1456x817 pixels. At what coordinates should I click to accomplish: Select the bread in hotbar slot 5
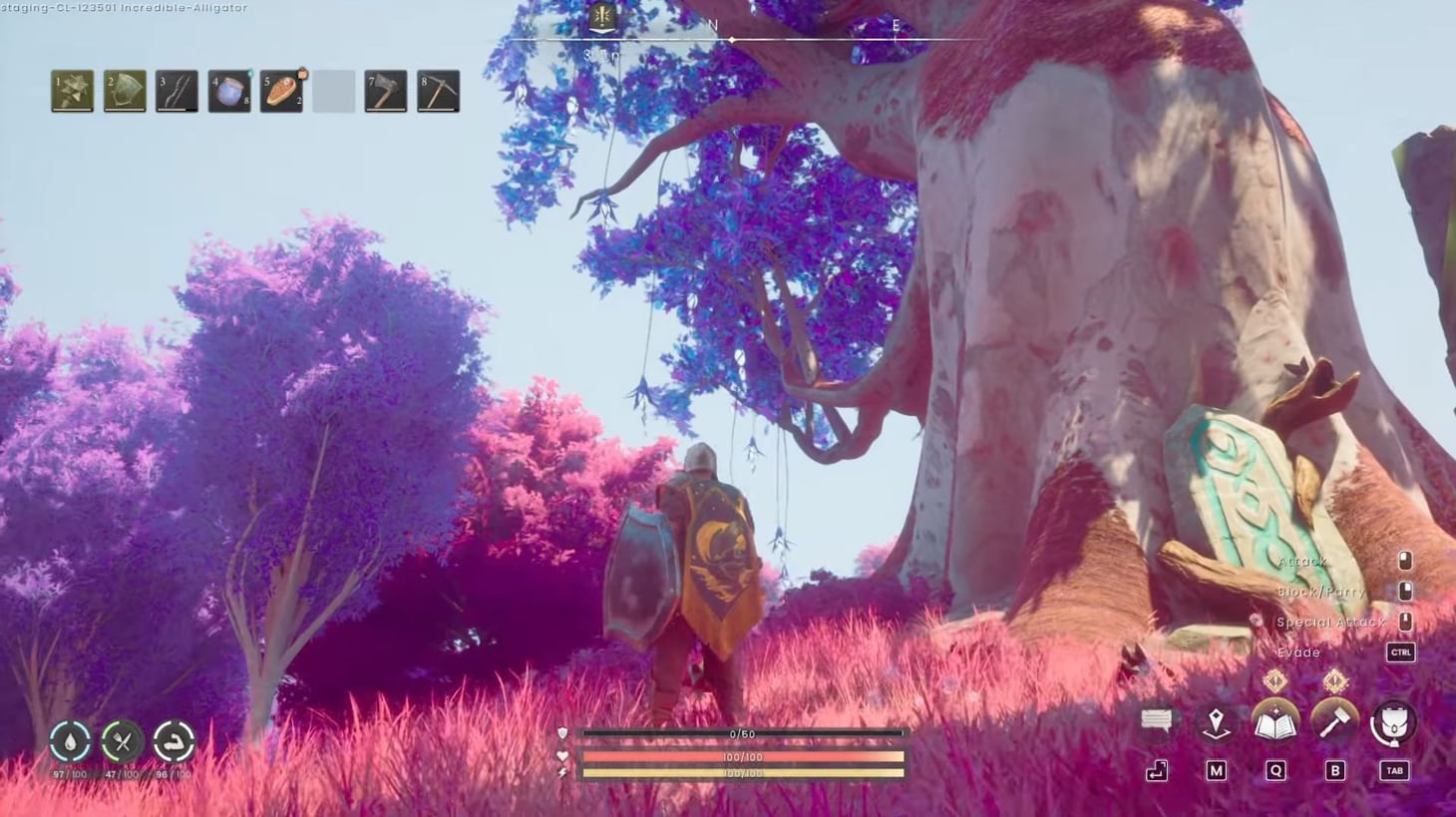[x=281, y=90]
